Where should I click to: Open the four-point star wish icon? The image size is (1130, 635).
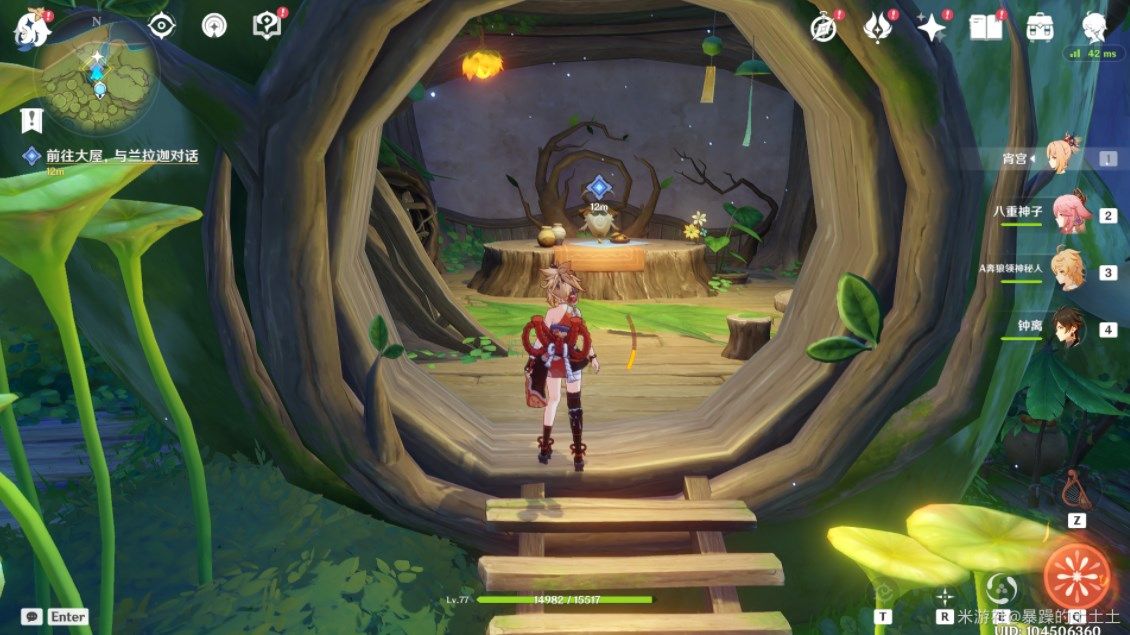(x=932, y=28)
